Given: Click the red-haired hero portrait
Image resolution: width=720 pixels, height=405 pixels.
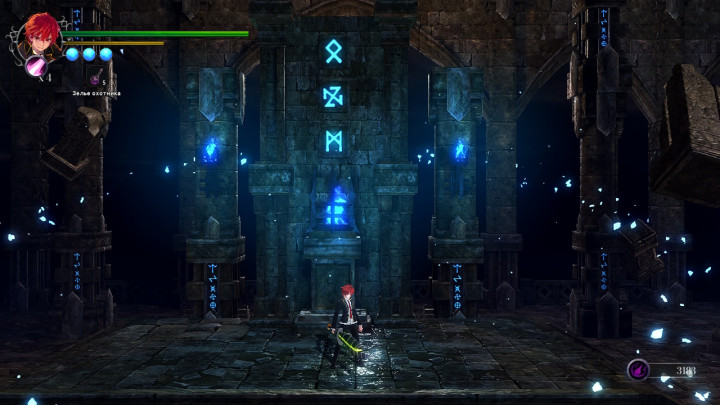Looking at the screenshot, I should [x=41, y=35].
